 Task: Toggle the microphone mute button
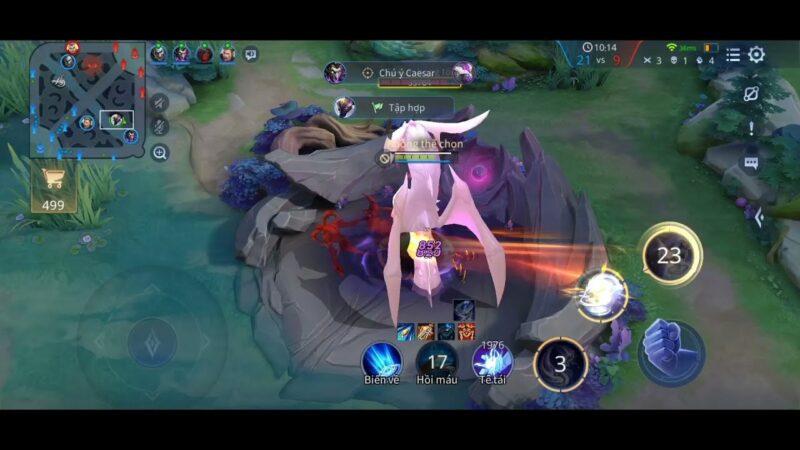159,127
